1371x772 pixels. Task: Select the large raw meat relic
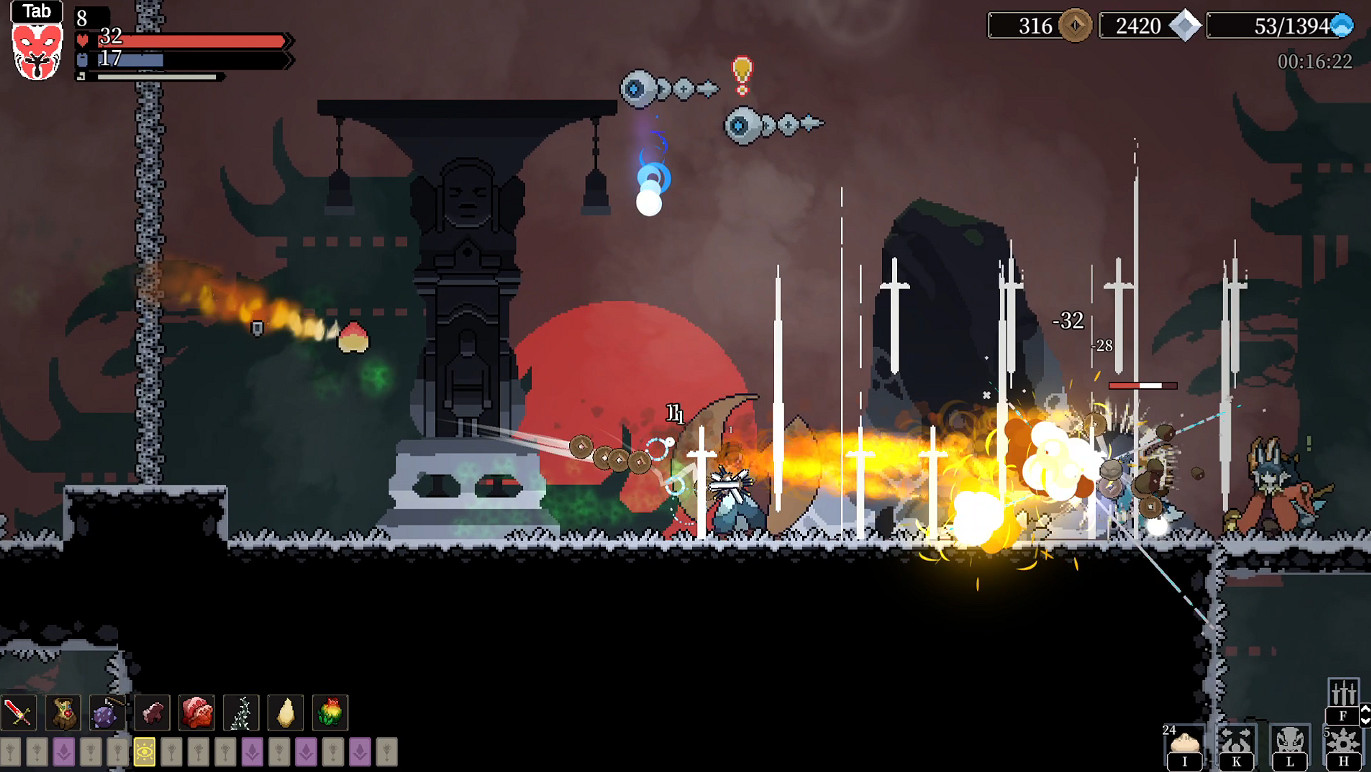[x=196, y=713]
